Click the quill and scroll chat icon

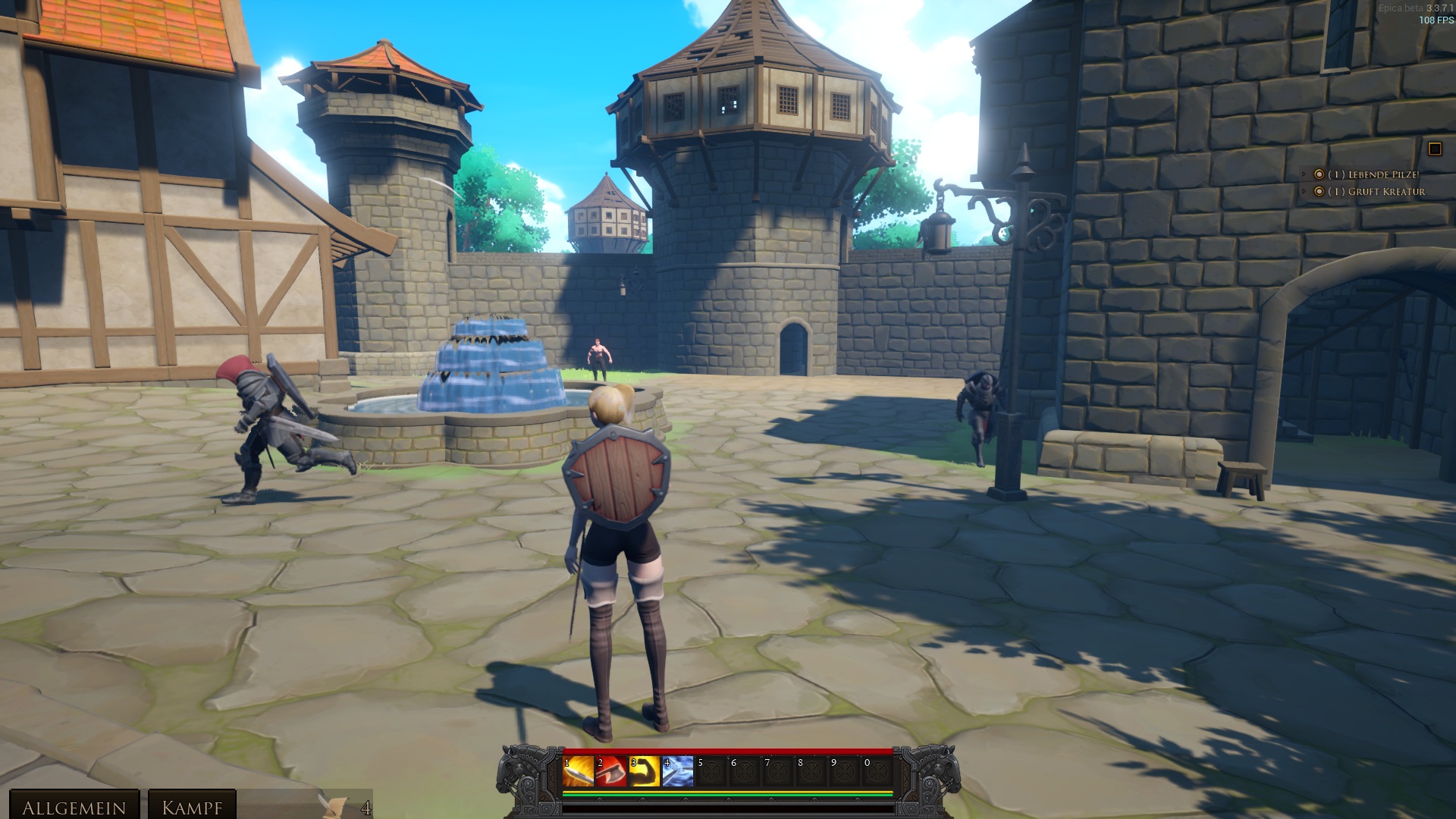point(332,806)
